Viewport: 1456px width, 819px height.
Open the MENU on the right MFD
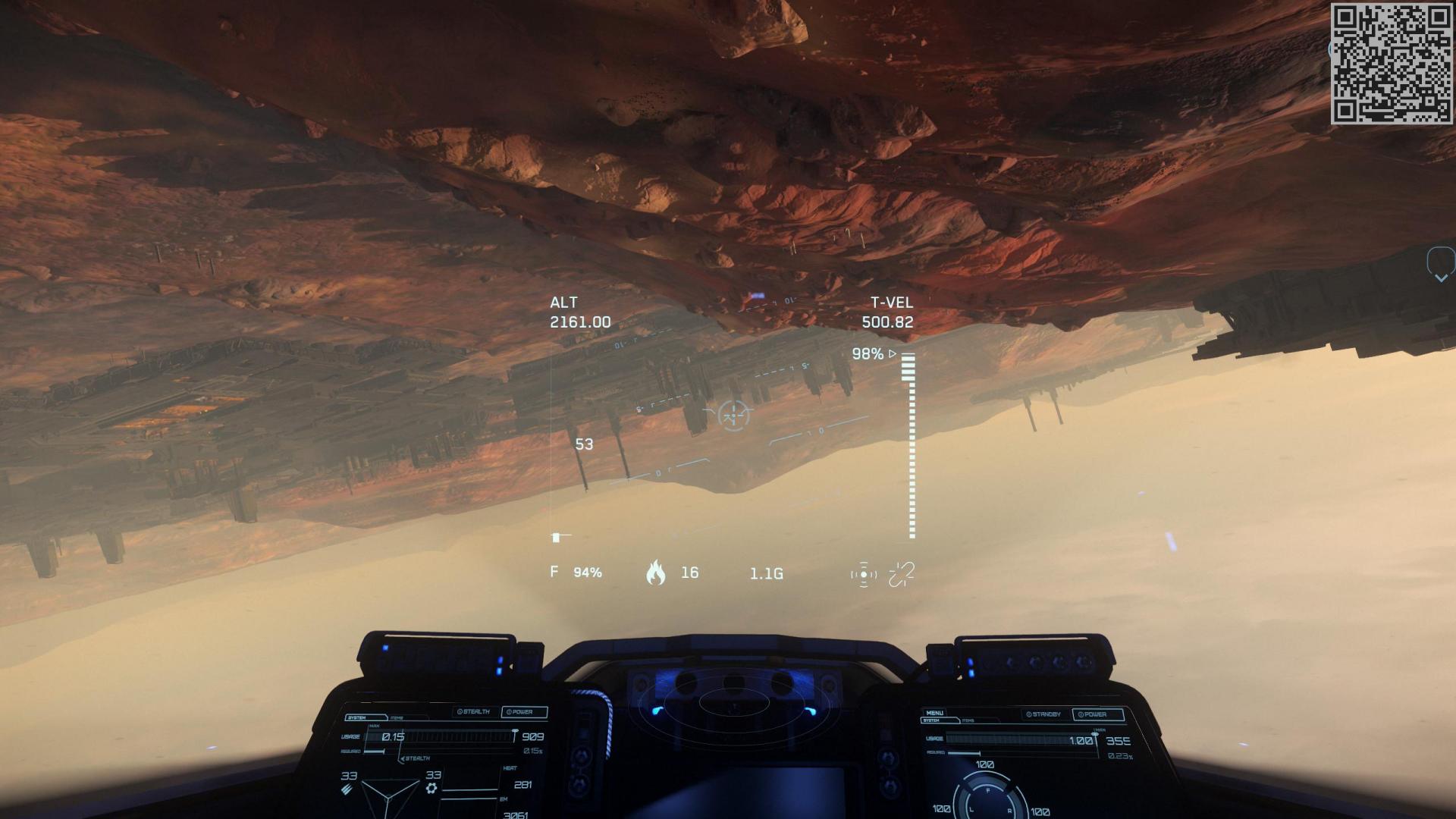934,713
